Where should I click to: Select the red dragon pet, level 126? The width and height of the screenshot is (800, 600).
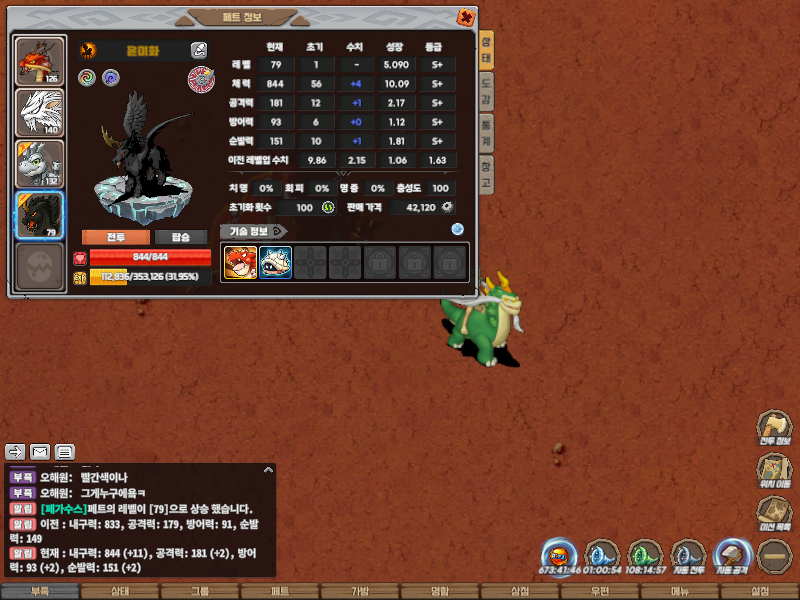(x=40, y=60)
